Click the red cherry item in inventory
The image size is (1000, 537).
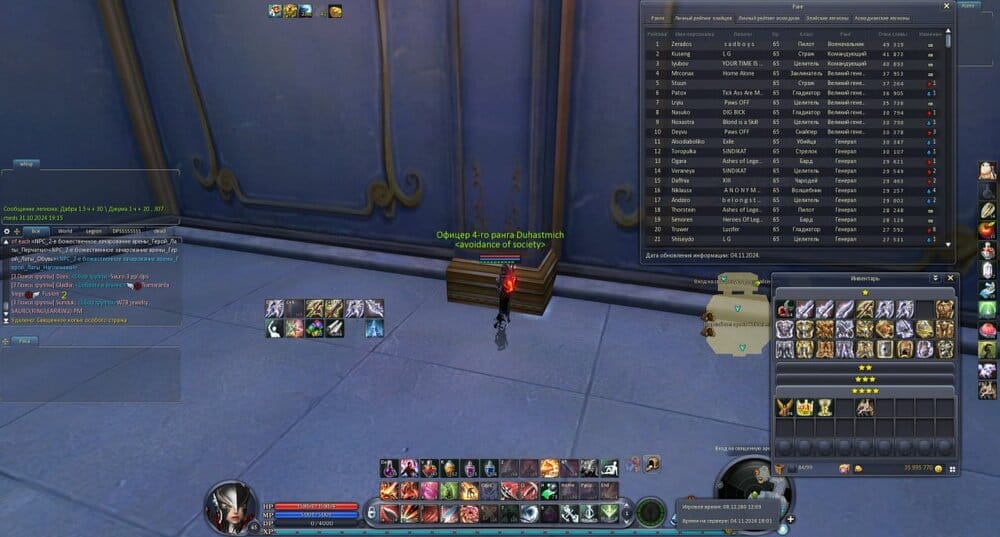(x=785, y=308)
